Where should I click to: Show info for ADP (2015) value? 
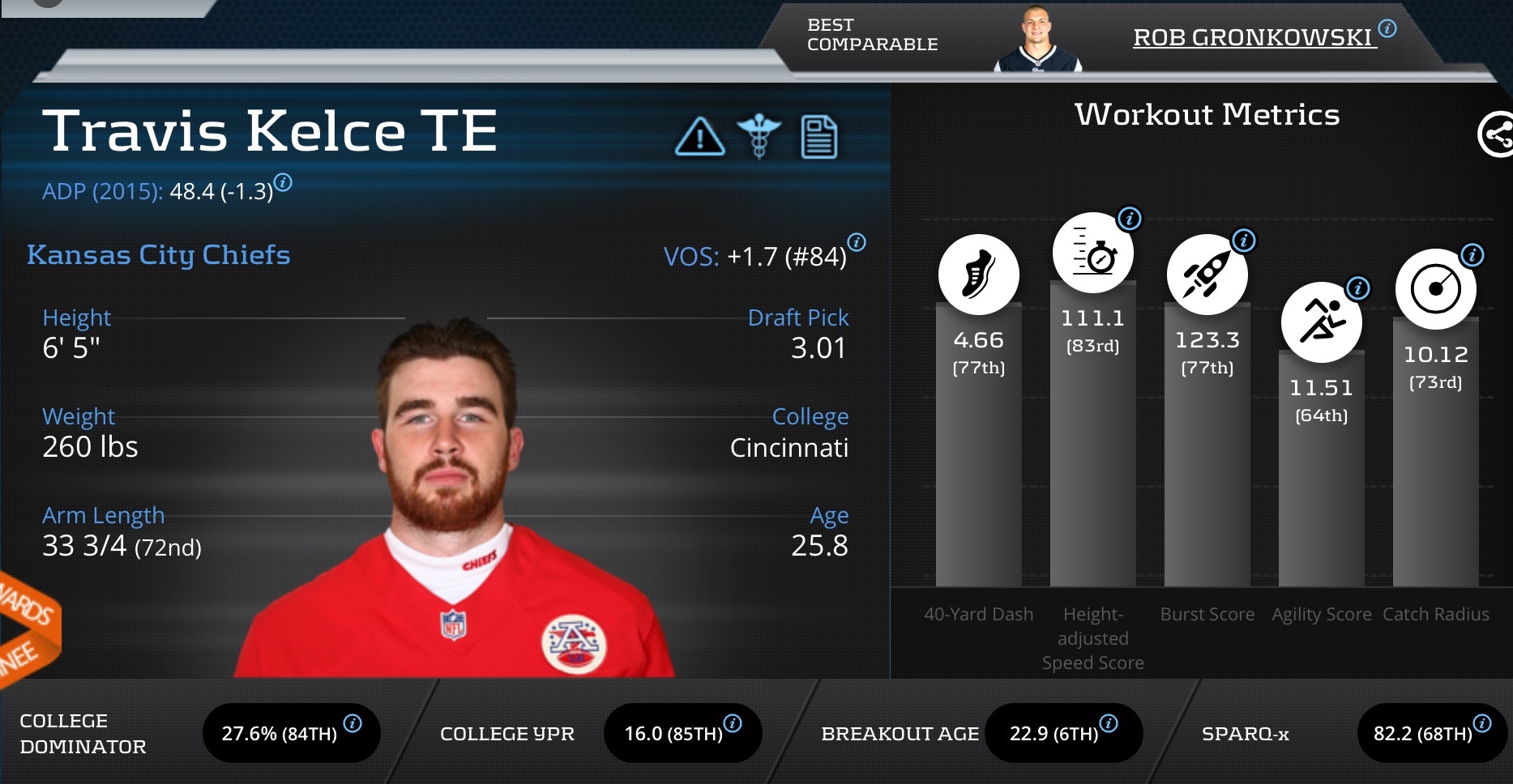coord(283,182)
